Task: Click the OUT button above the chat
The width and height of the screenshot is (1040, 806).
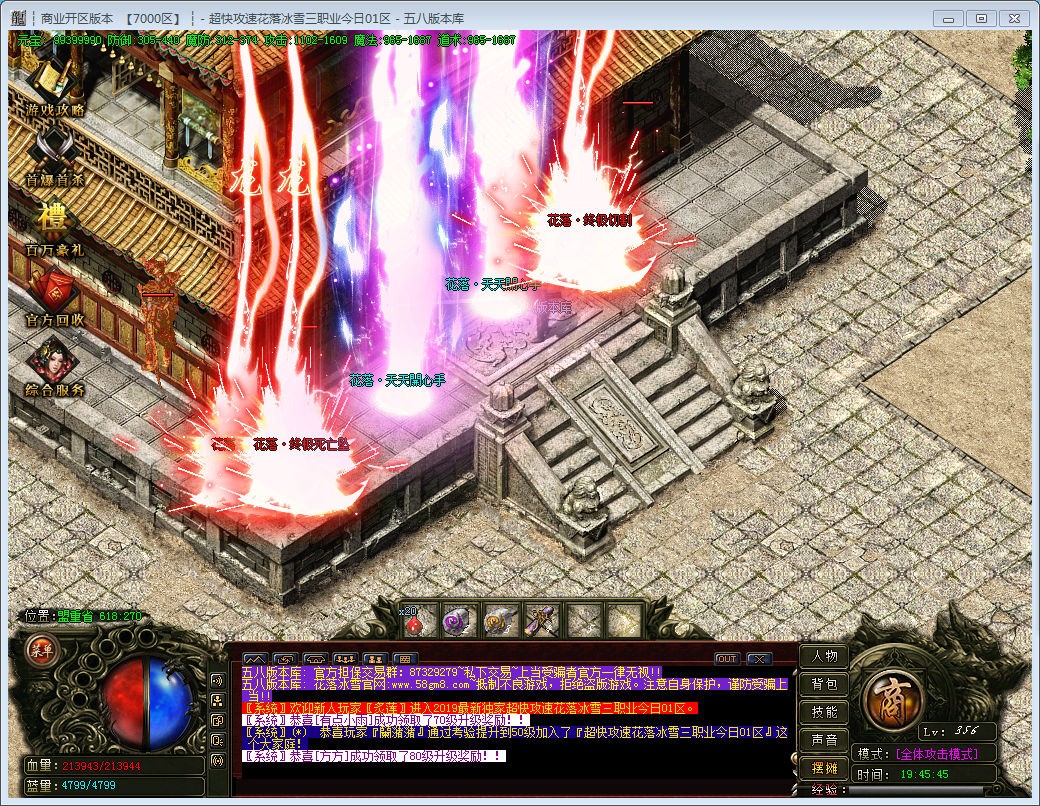Action: [727, 659]
